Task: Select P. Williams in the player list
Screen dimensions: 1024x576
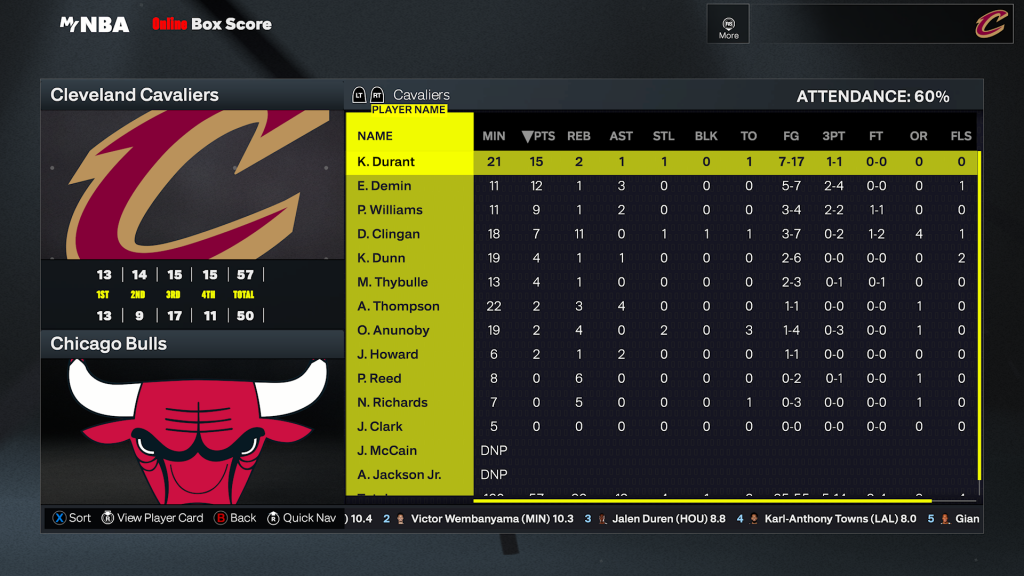Action: 390,210
